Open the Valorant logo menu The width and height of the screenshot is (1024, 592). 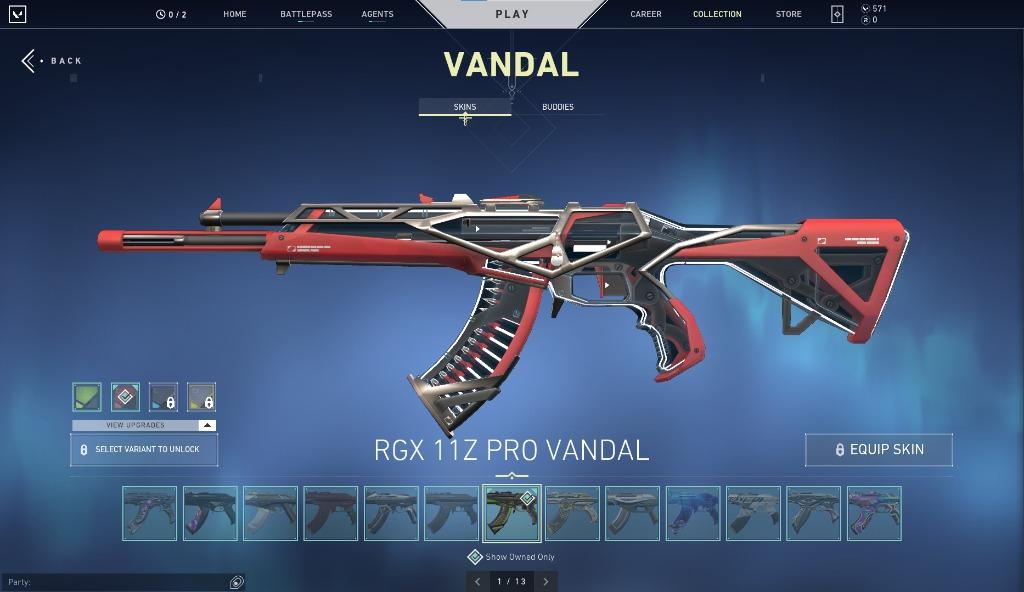16,14
